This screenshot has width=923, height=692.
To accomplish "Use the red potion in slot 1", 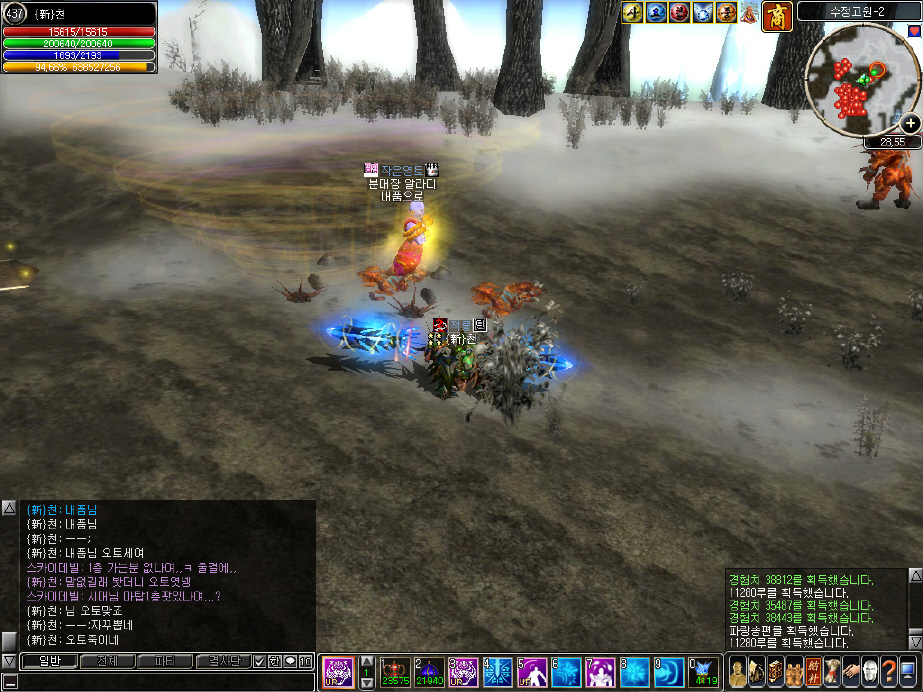I will click(396, 672).
